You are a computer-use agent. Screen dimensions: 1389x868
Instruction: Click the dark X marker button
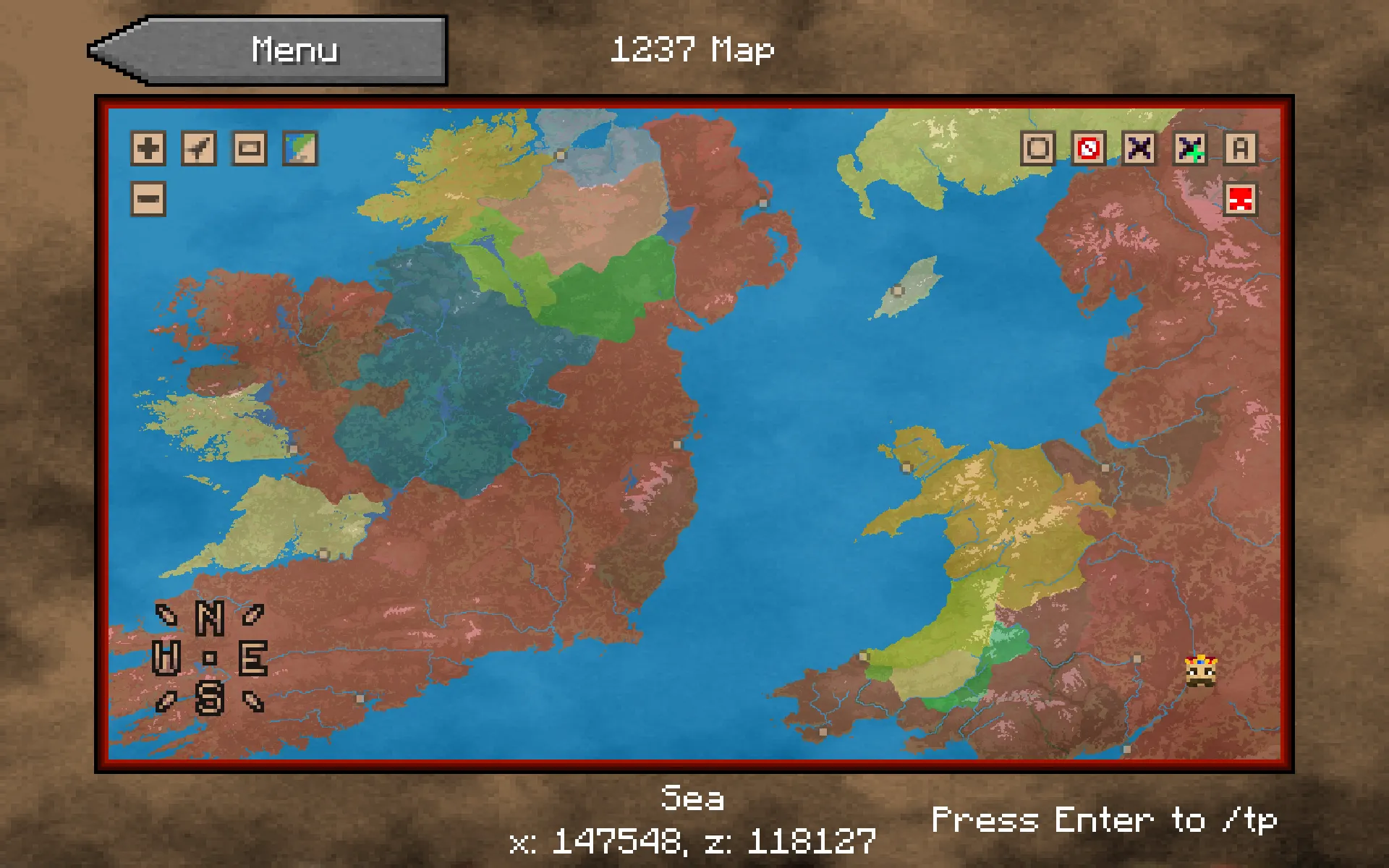(1139, 149)
